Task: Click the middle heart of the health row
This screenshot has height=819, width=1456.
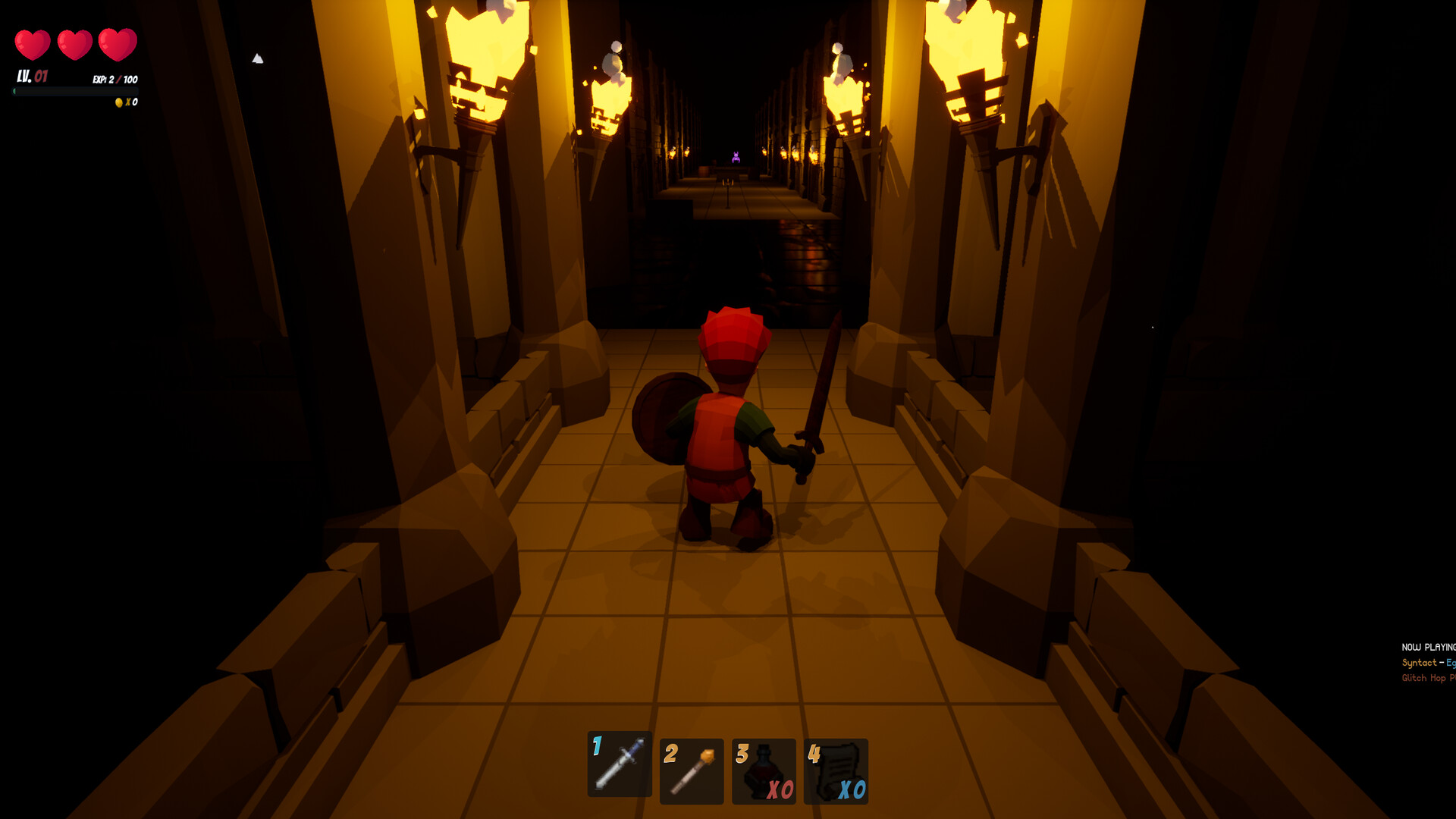Action: coord(76,43)
